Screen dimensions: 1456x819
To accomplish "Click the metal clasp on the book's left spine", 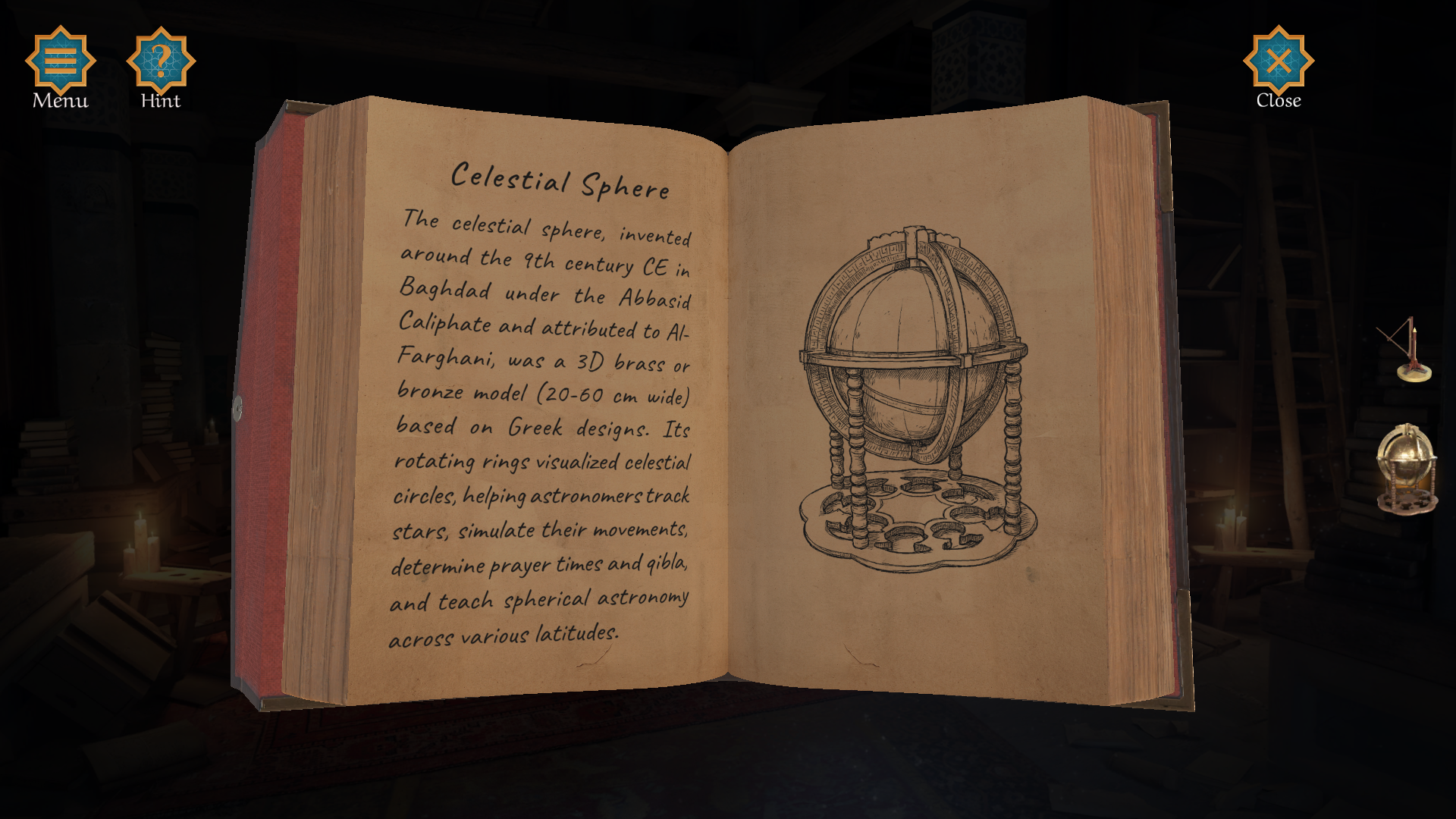I will coord(239,409).
